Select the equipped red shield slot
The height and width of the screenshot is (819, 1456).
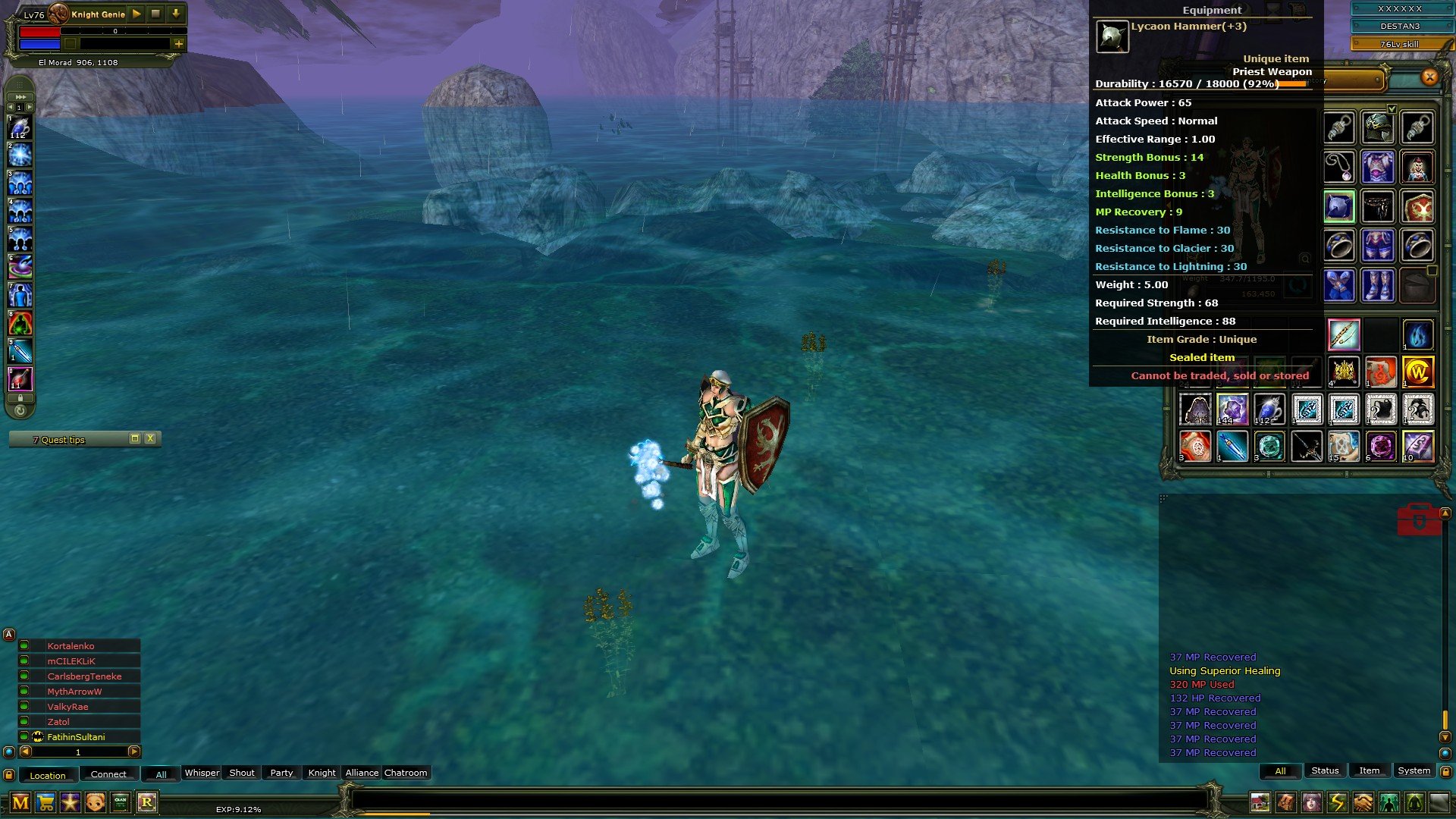click(x=1417, y=206)
